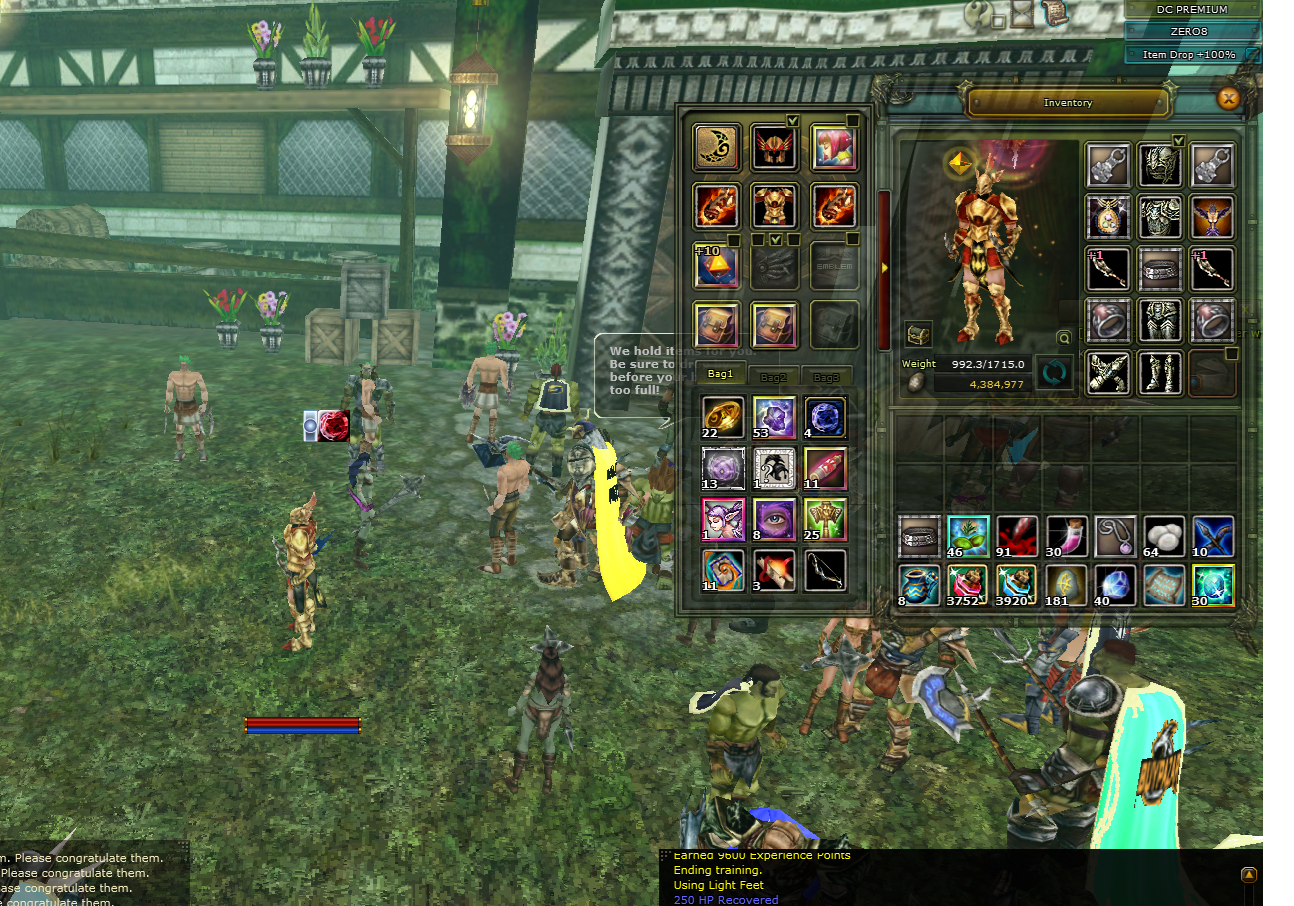
Task: Open the item search magnifier in the inventory
Action: point(1063,336)
